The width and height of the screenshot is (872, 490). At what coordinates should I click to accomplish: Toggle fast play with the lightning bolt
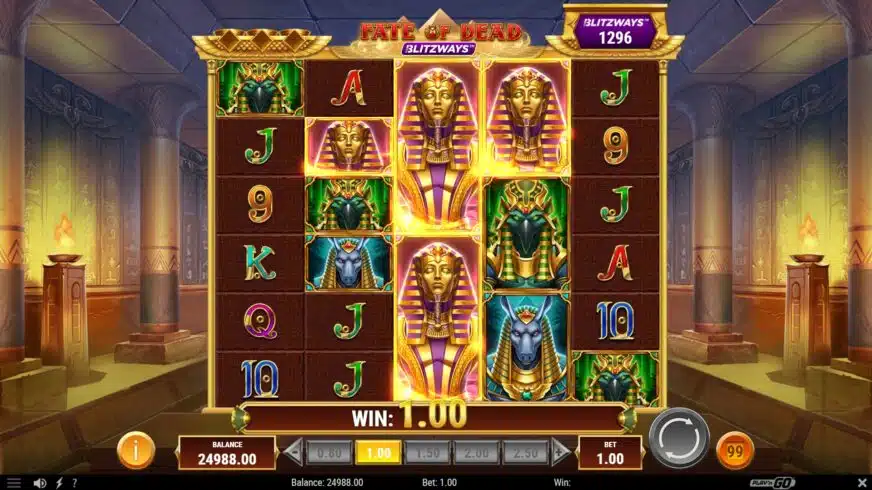click(x=58, y=483)
